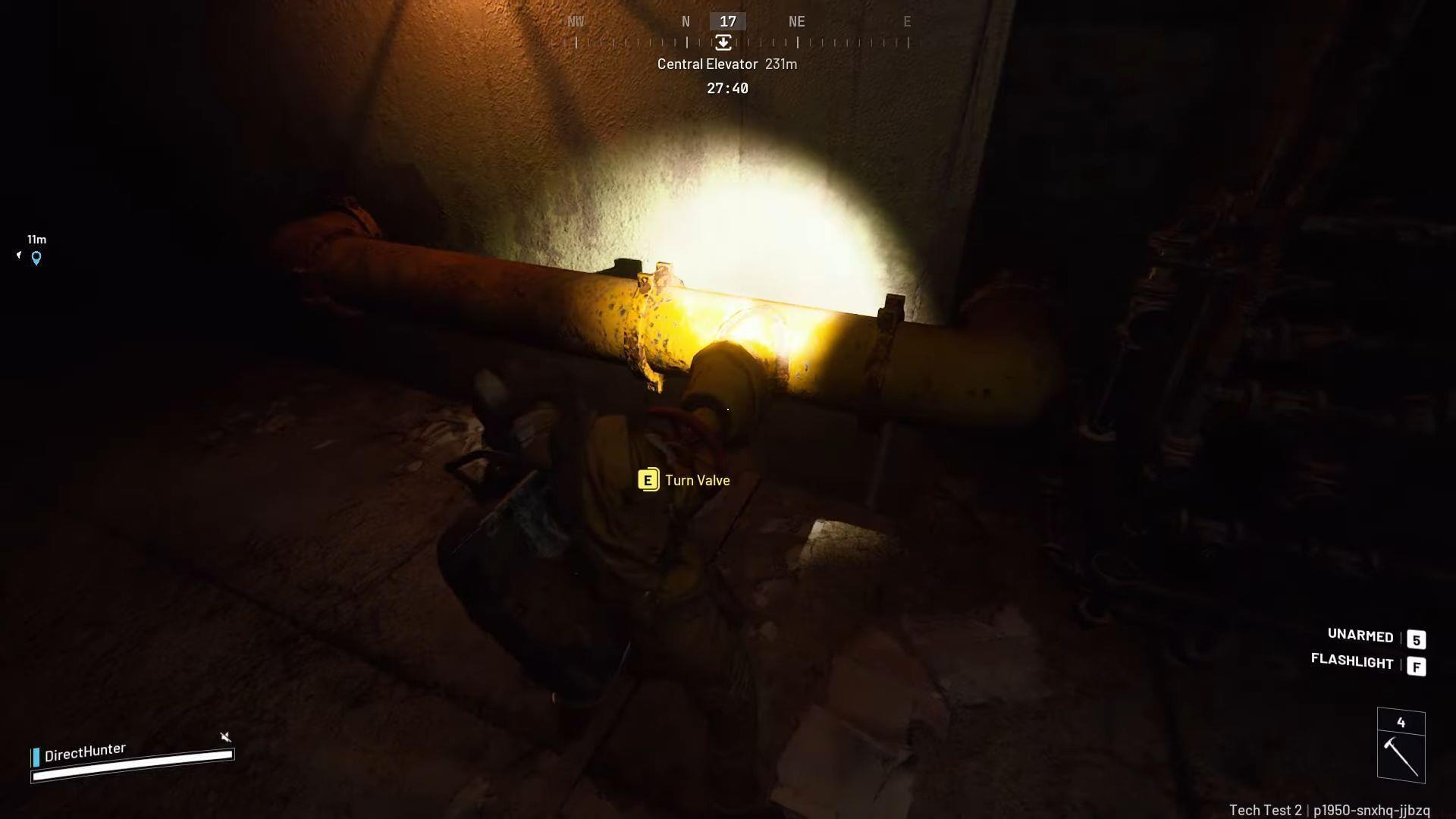Toggle the compass waypoint pin on left edge
The image size is (1456, 819).
tap(35, 257)
